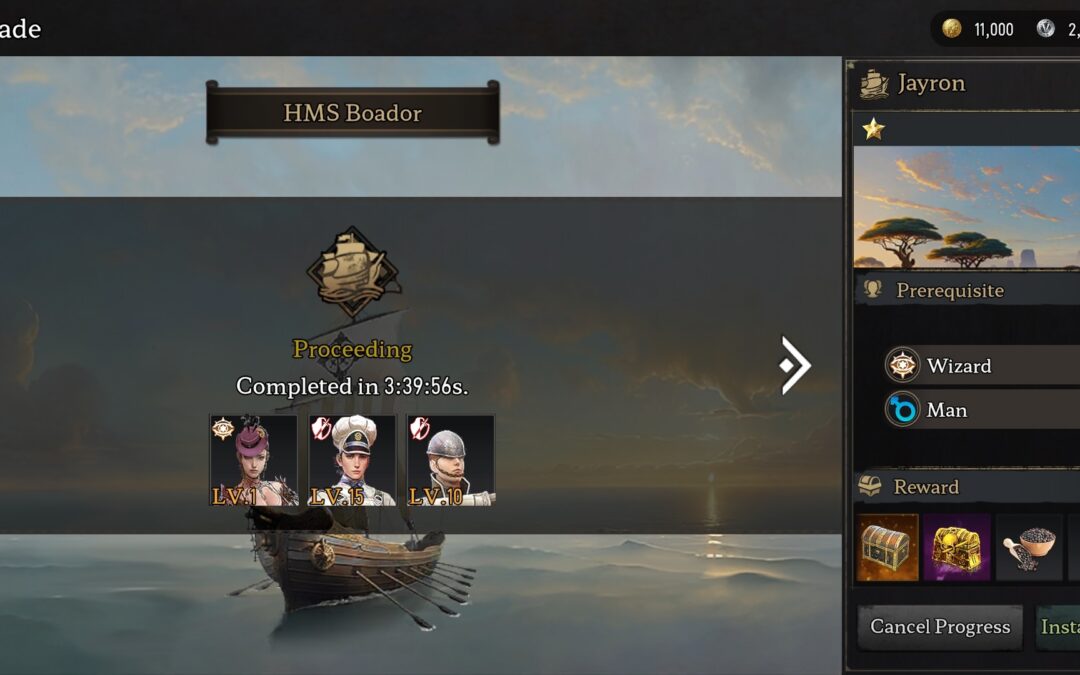
Task: Open the Jayron destination scenery thumbnail
Action: click(966, 207)
